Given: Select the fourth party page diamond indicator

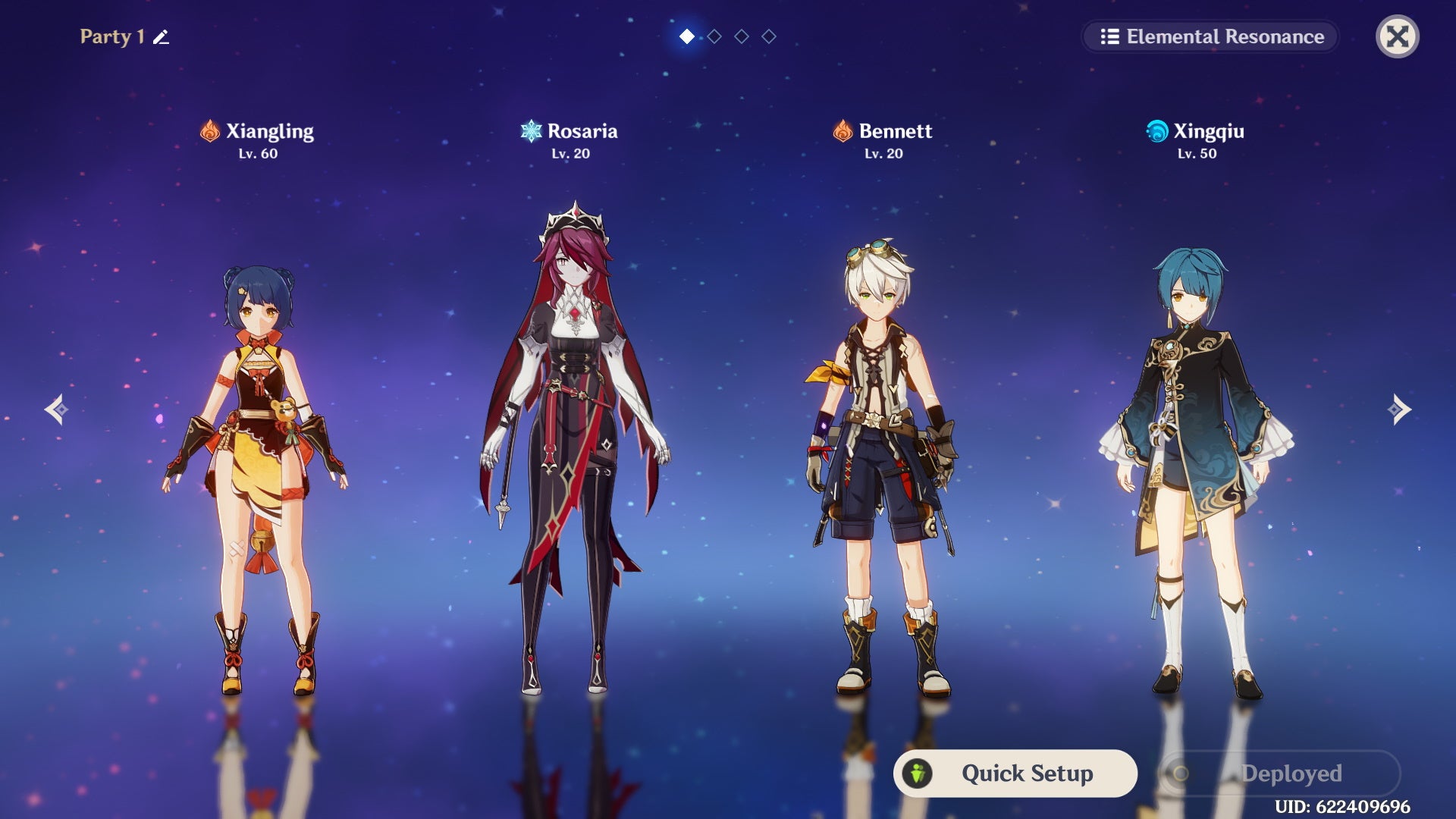Looking at the screenshot, I should click(x=768, y=34).
